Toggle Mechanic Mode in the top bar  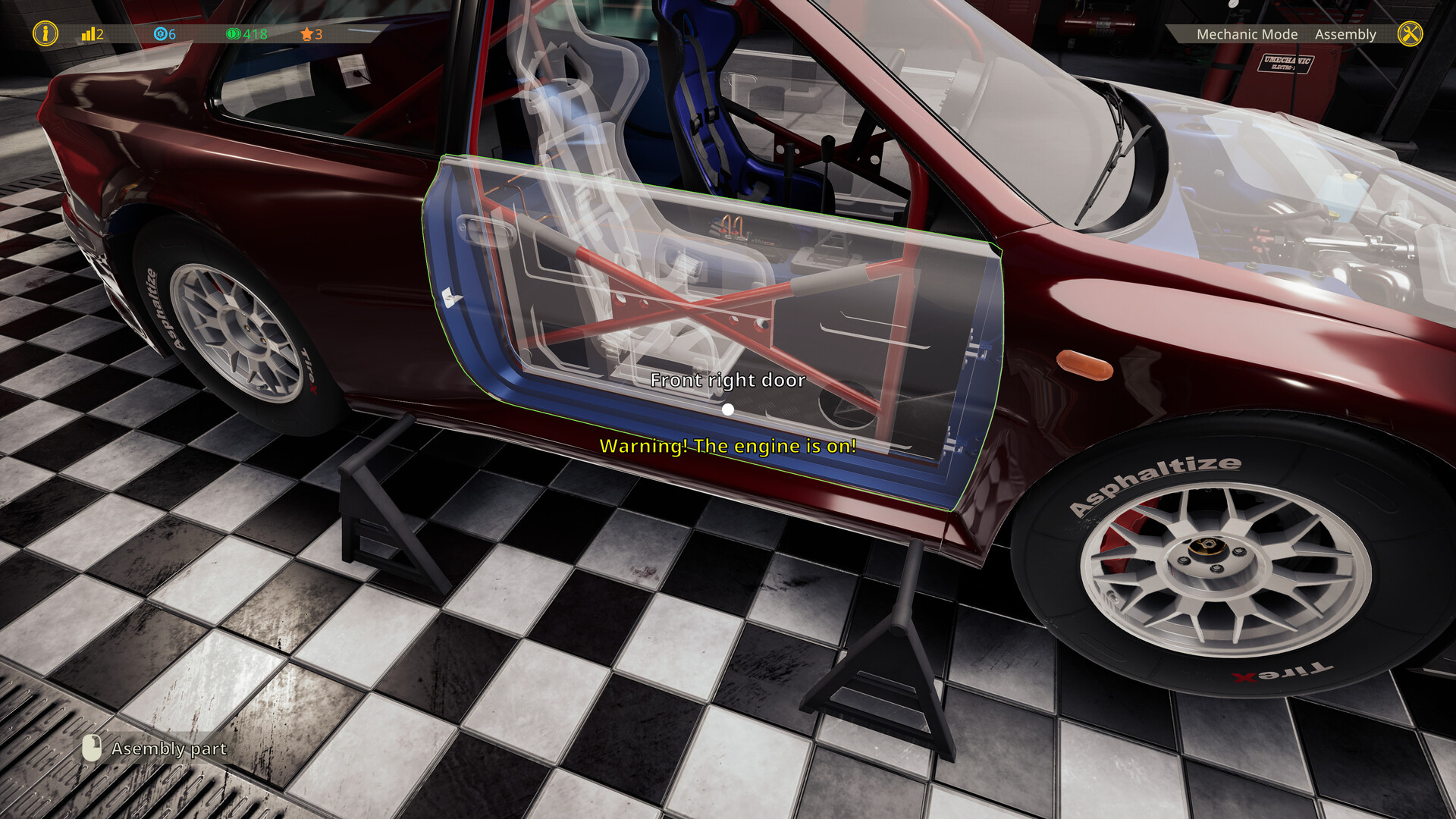point(1247,34)
